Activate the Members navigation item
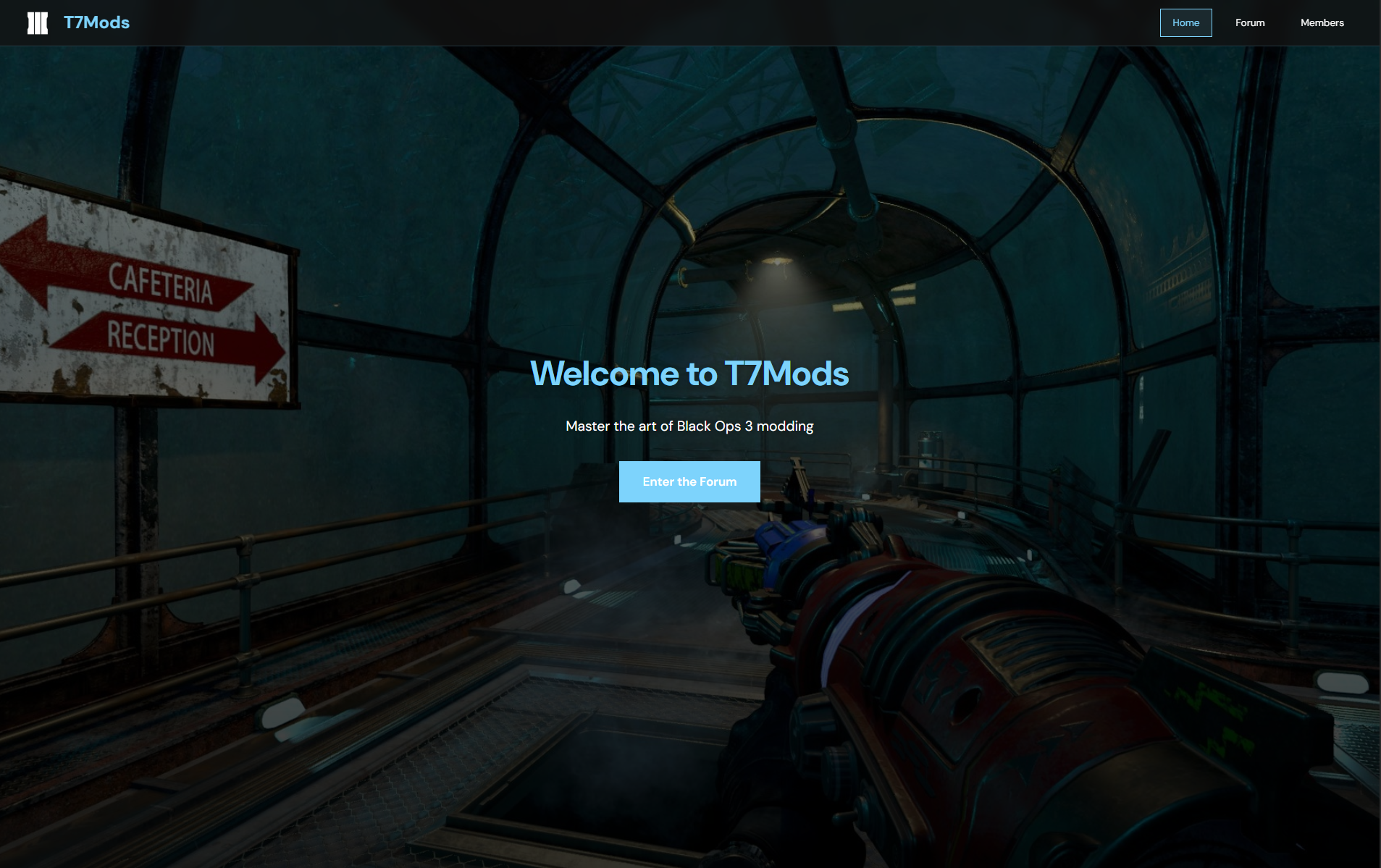Viewport: 1381px width, 868px height. [x=1322, y=22]
